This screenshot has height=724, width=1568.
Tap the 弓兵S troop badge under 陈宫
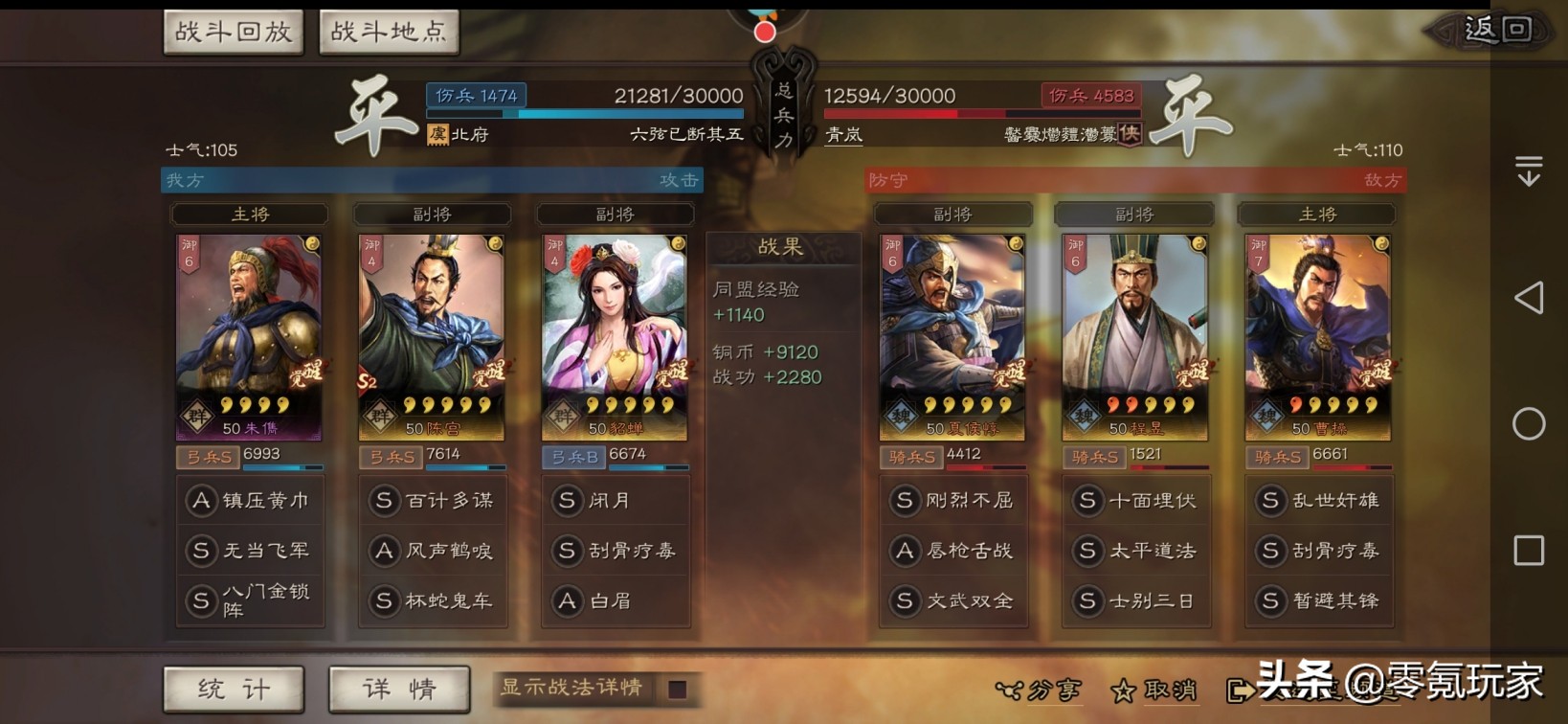(x=392, y=458)
